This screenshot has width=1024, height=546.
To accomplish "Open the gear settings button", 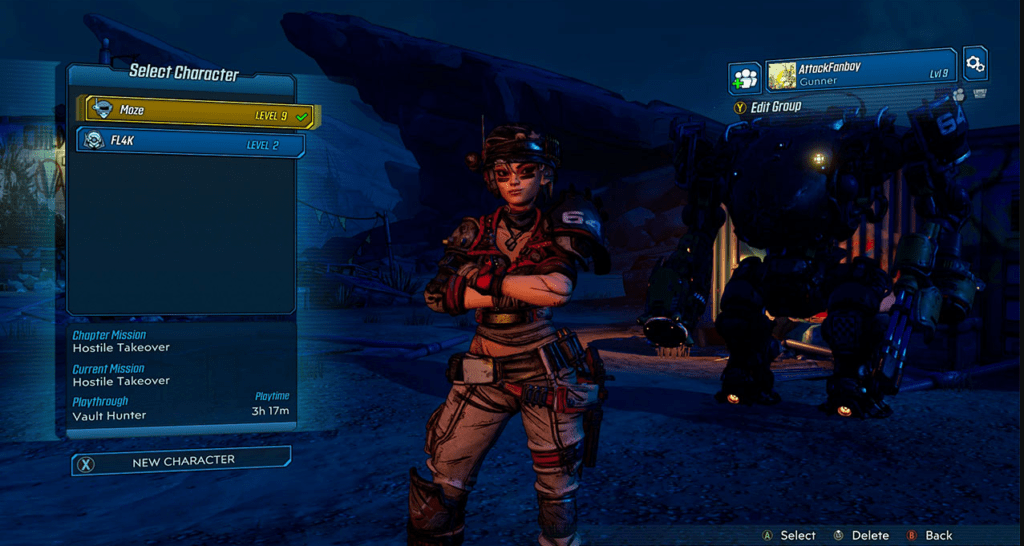I will coord(975,65).
